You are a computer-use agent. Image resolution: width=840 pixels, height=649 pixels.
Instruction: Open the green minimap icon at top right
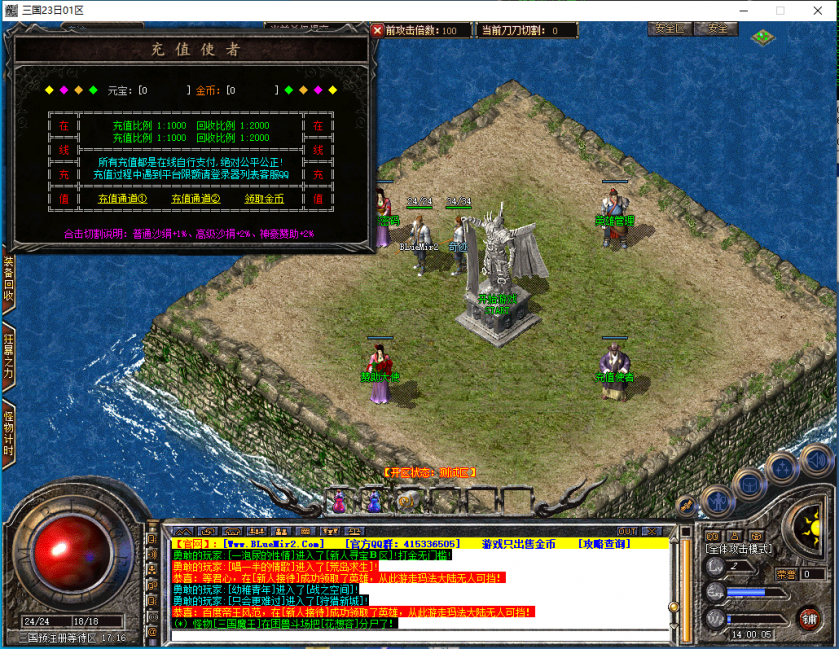pos(763,37)
